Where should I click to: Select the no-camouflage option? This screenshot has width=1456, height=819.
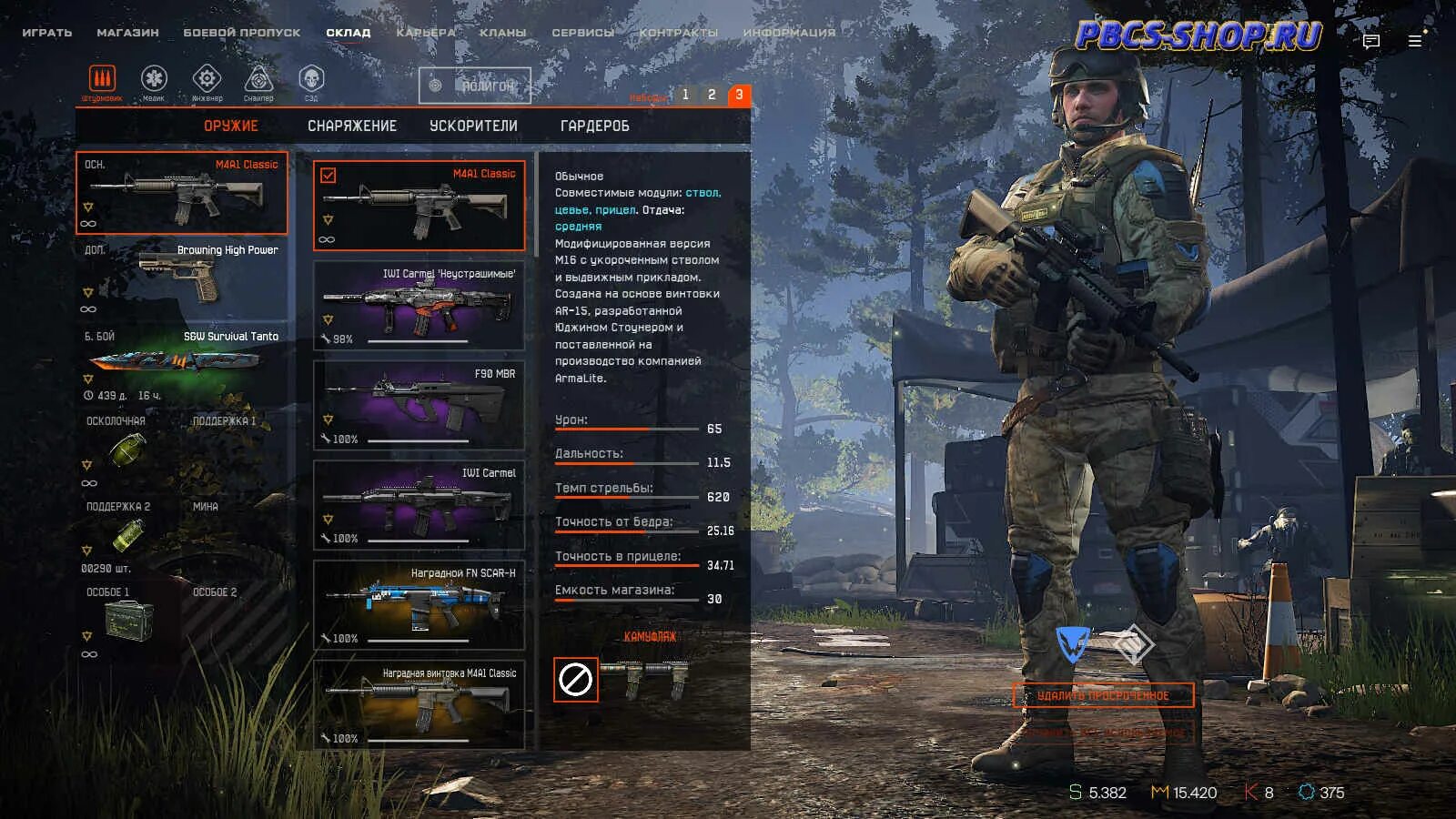[x=576, y=680]
